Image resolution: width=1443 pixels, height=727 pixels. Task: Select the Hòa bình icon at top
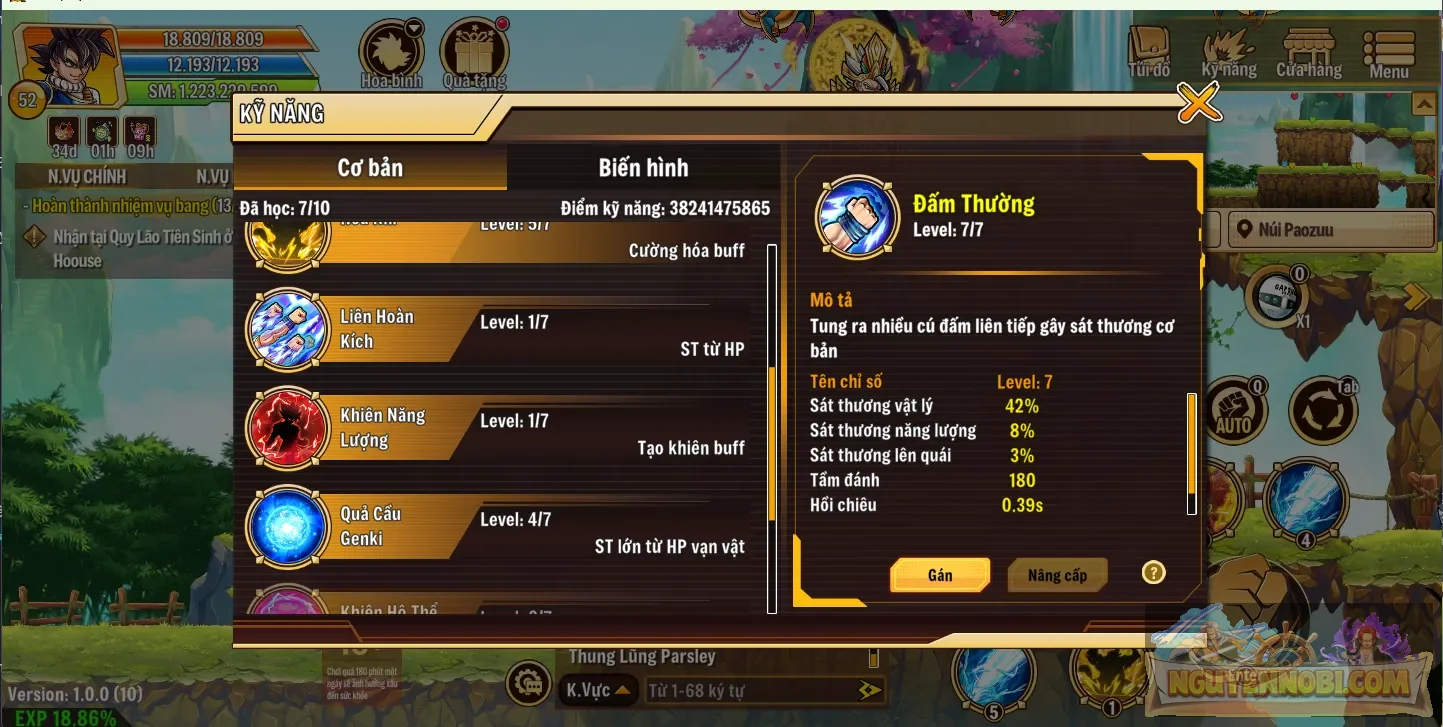point(393,45)
